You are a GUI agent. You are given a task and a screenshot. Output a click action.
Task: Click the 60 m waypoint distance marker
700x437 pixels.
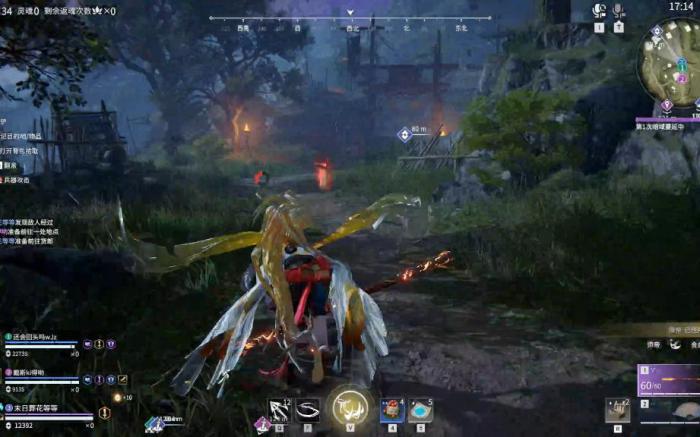[411, 132]
